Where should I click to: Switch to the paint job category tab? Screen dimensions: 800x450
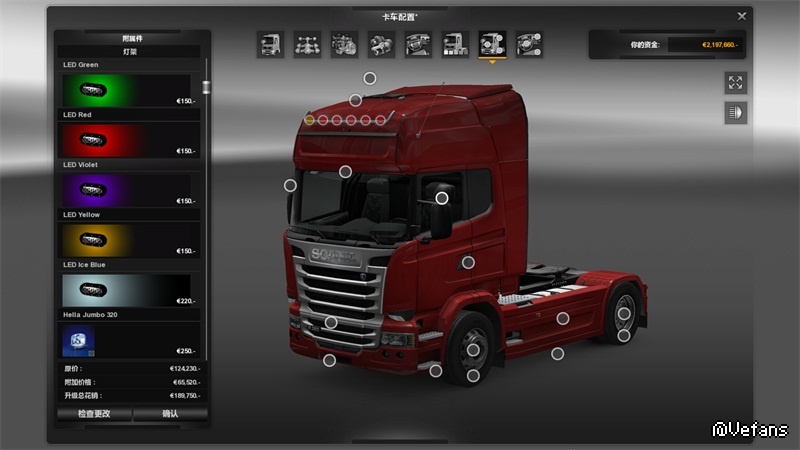[455, 44]
